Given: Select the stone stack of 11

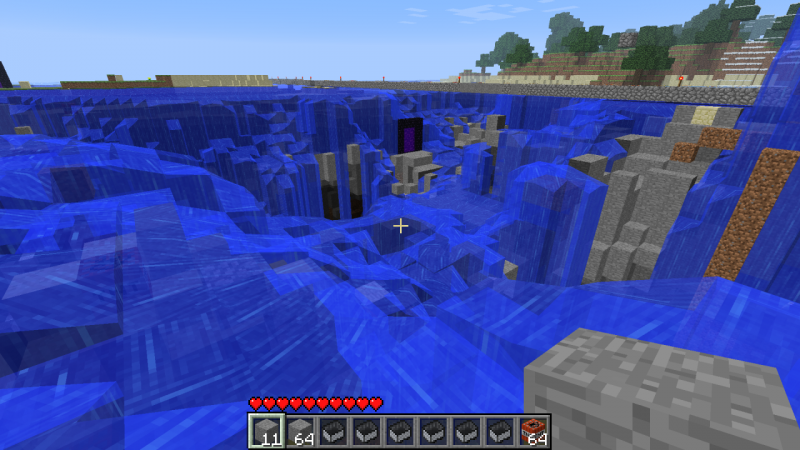Looking at the screenshot, I should click(264, 431).
